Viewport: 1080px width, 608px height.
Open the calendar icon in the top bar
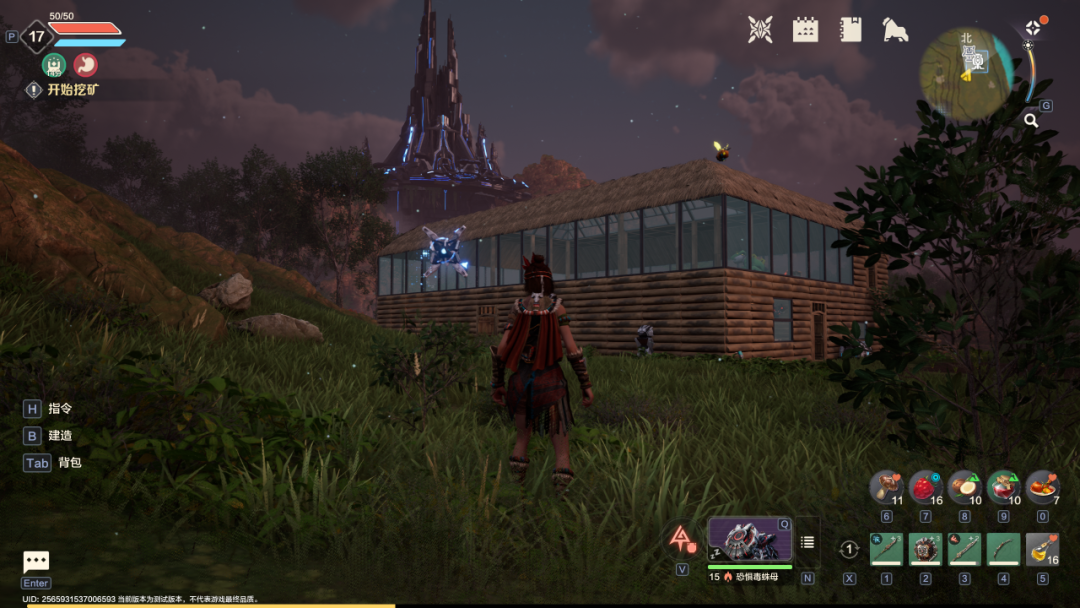tap(805, 30)
